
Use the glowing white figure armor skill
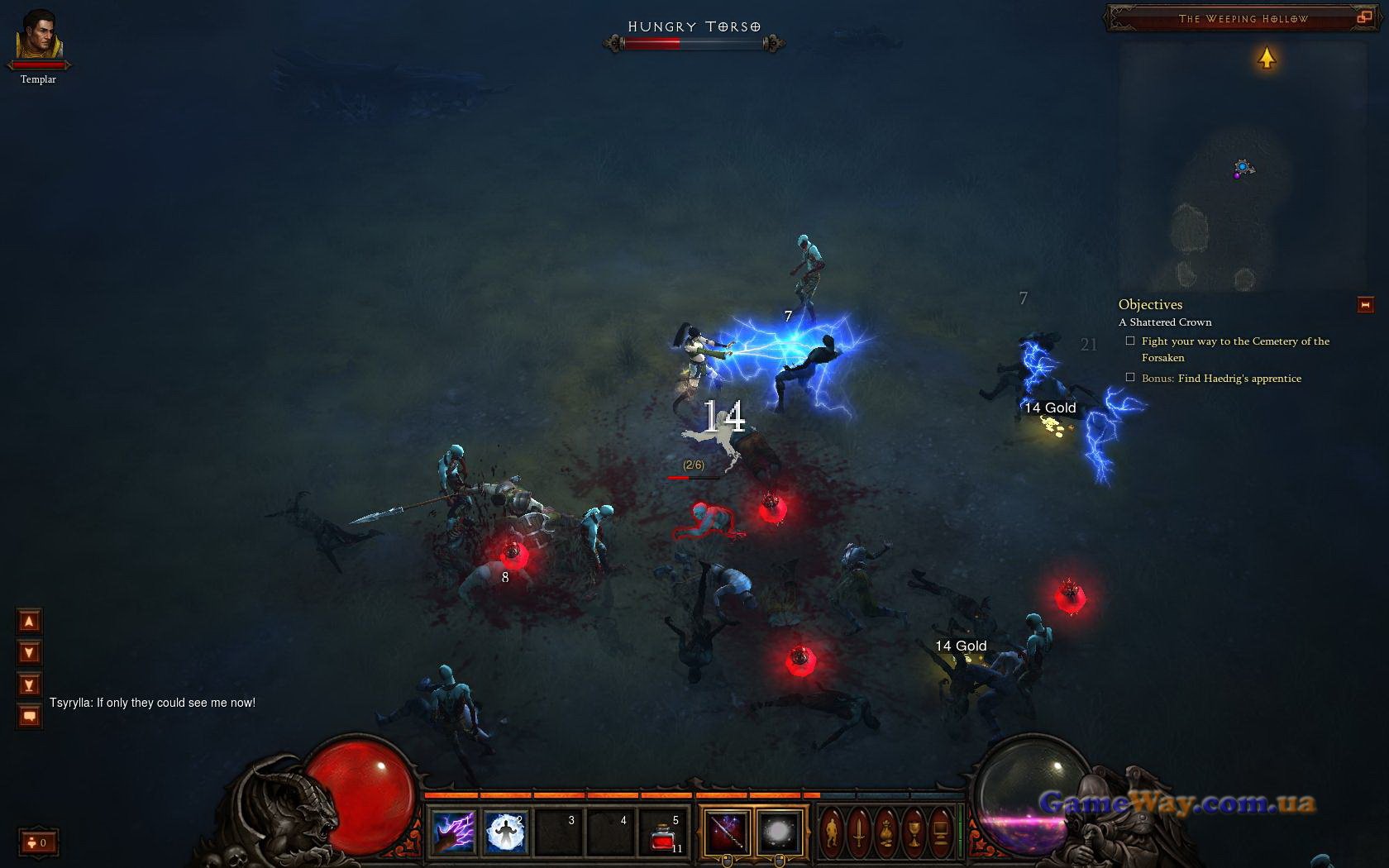coord(505,831)
